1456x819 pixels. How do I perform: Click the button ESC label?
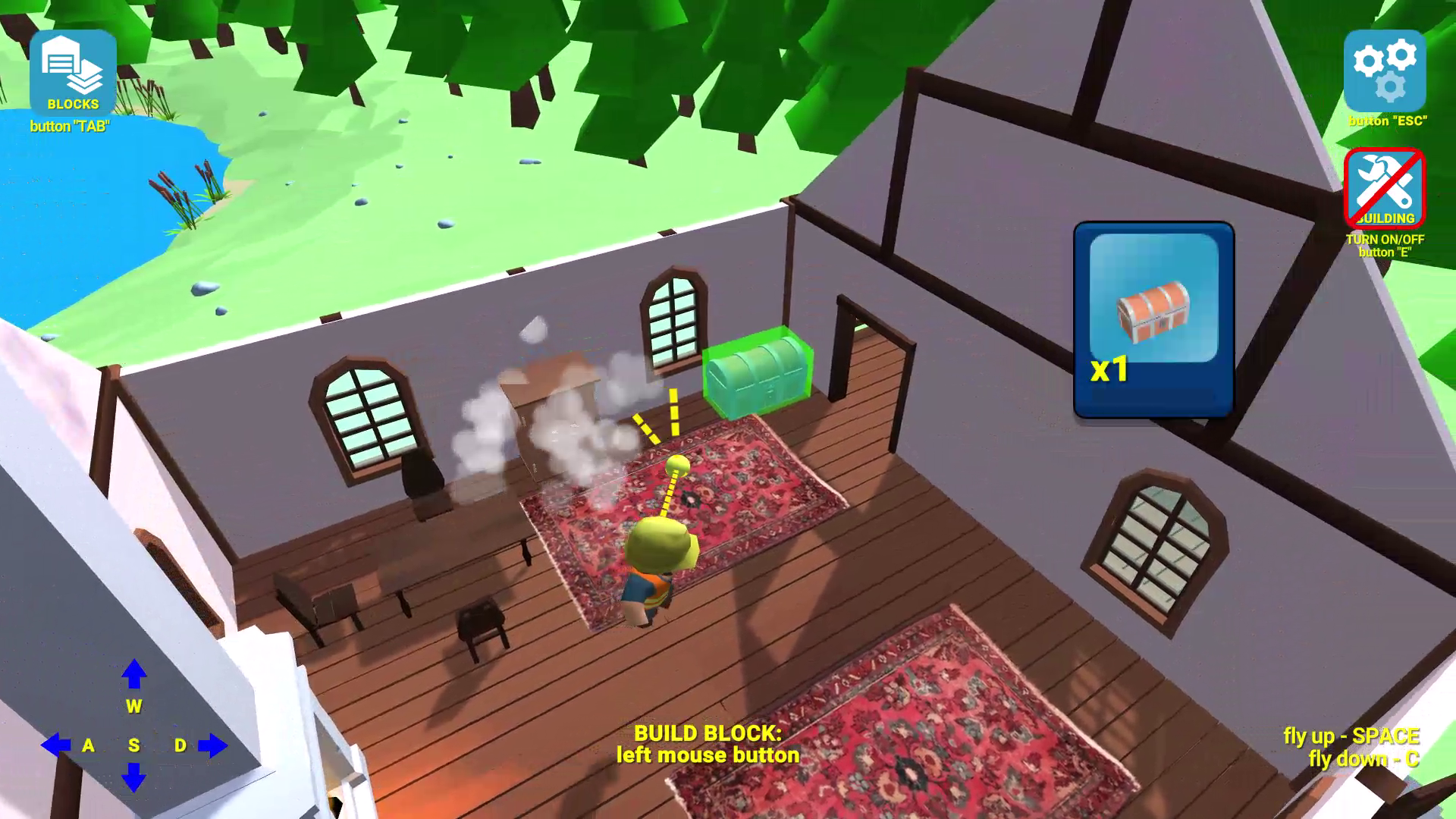click(x=1387, y=119)
